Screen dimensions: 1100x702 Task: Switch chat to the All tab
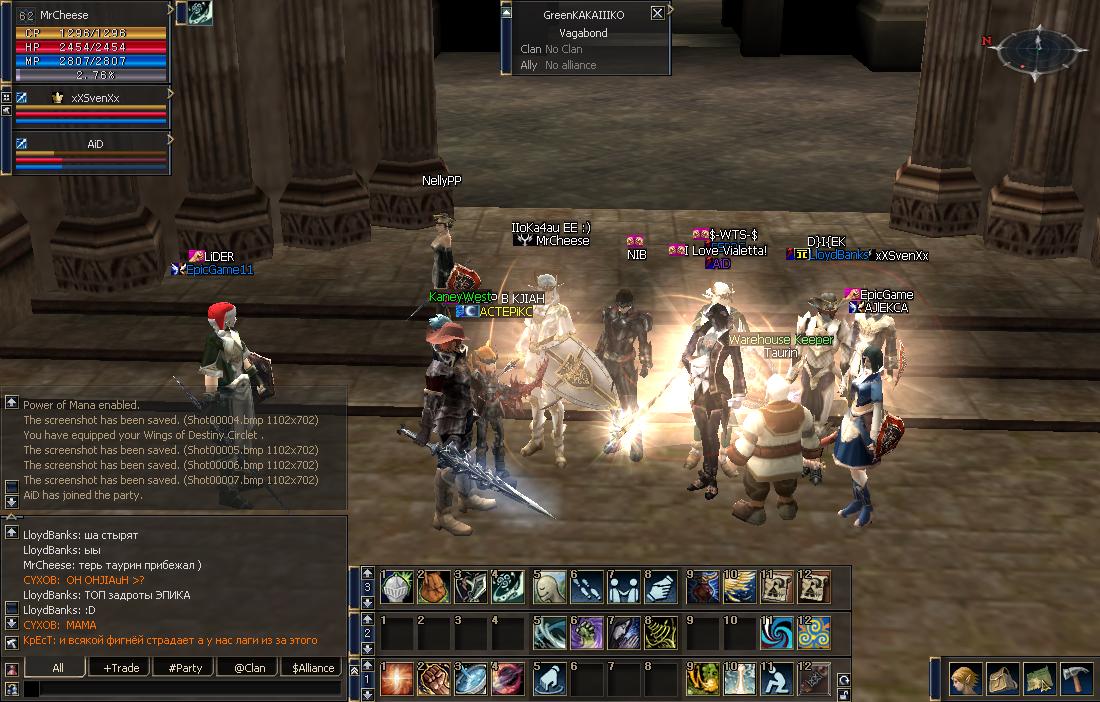coord(58,668)
